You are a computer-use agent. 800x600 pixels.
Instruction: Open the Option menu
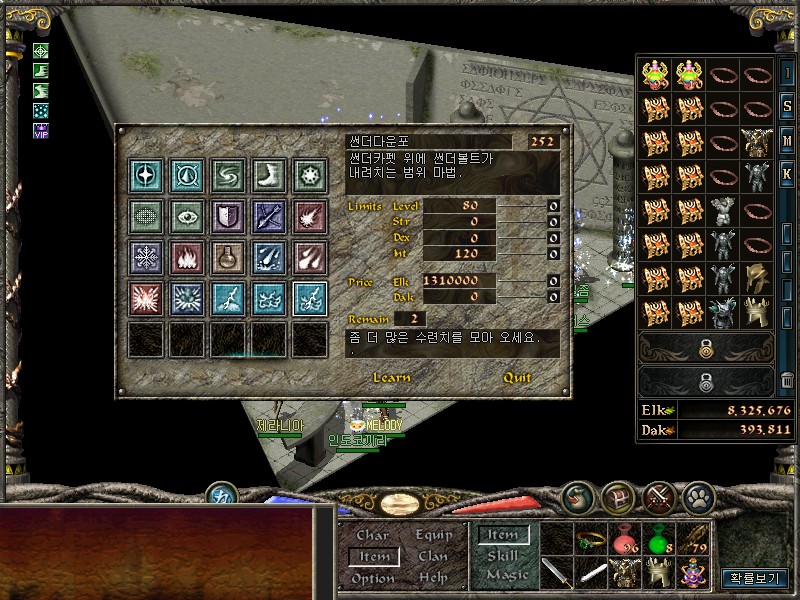coord(373,578)
